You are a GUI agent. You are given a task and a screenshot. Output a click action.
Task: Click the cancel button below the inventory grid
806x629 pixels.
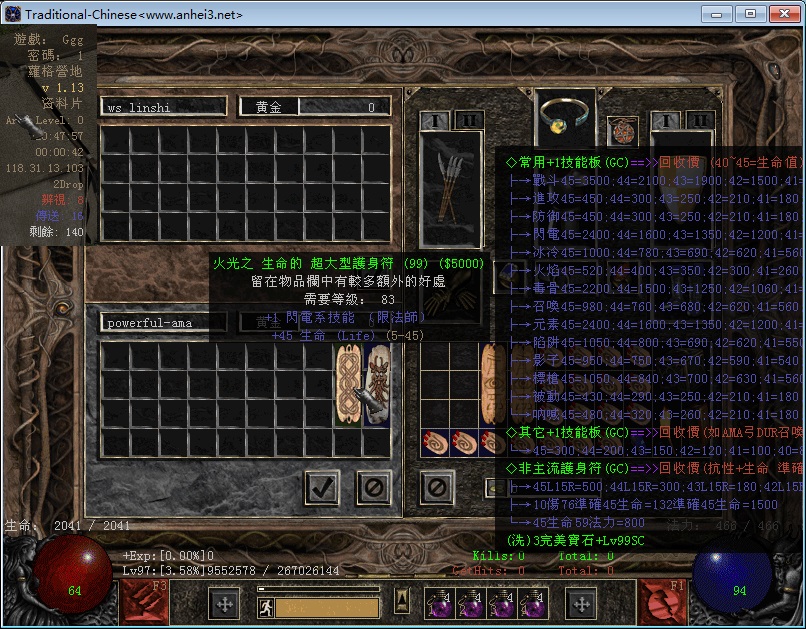pyautogui.click(x=437, y=488)
